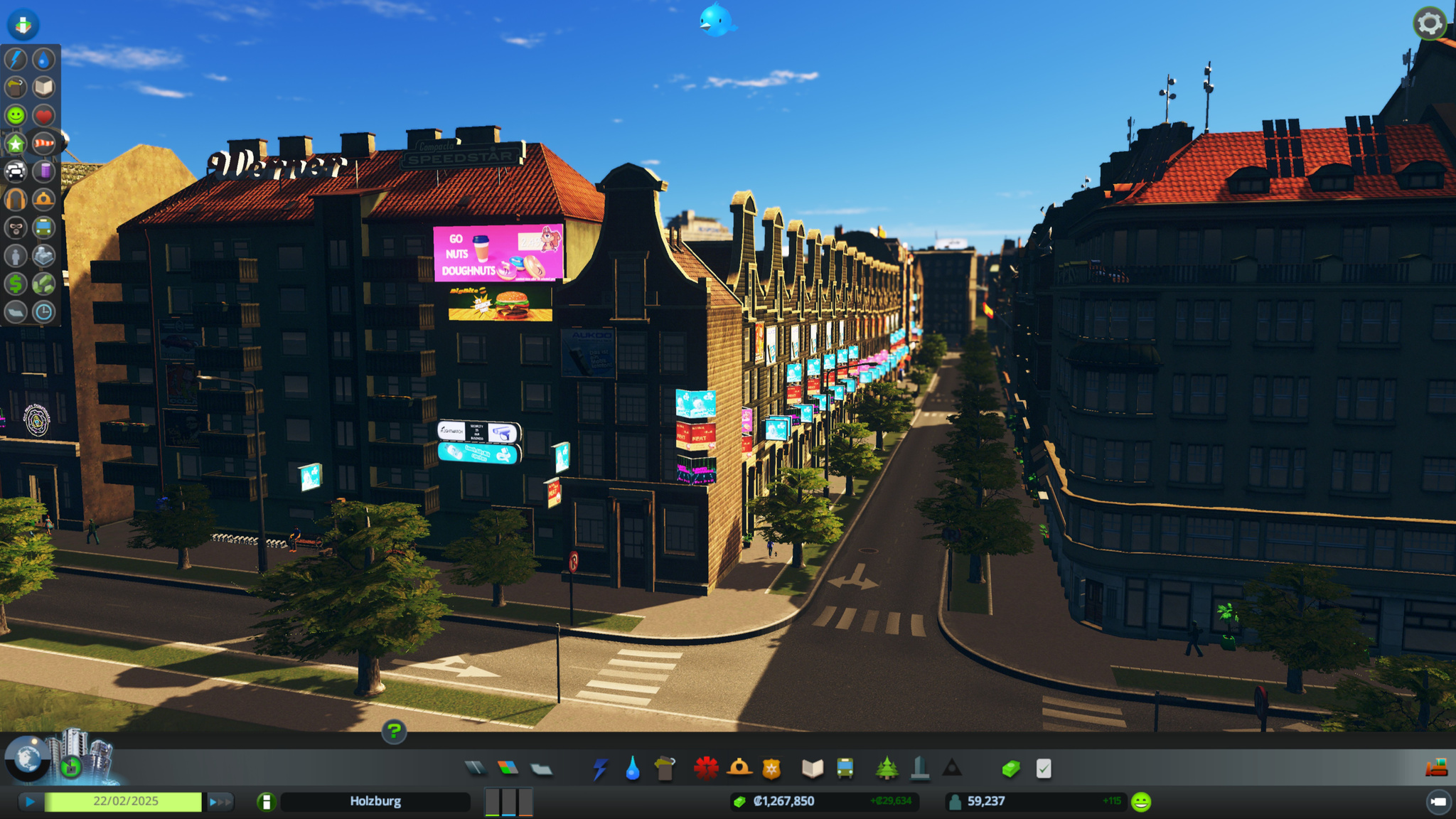
Task: Click the blue Chirper bird icon
Action: pyautogui.click(x=715, y=20)
